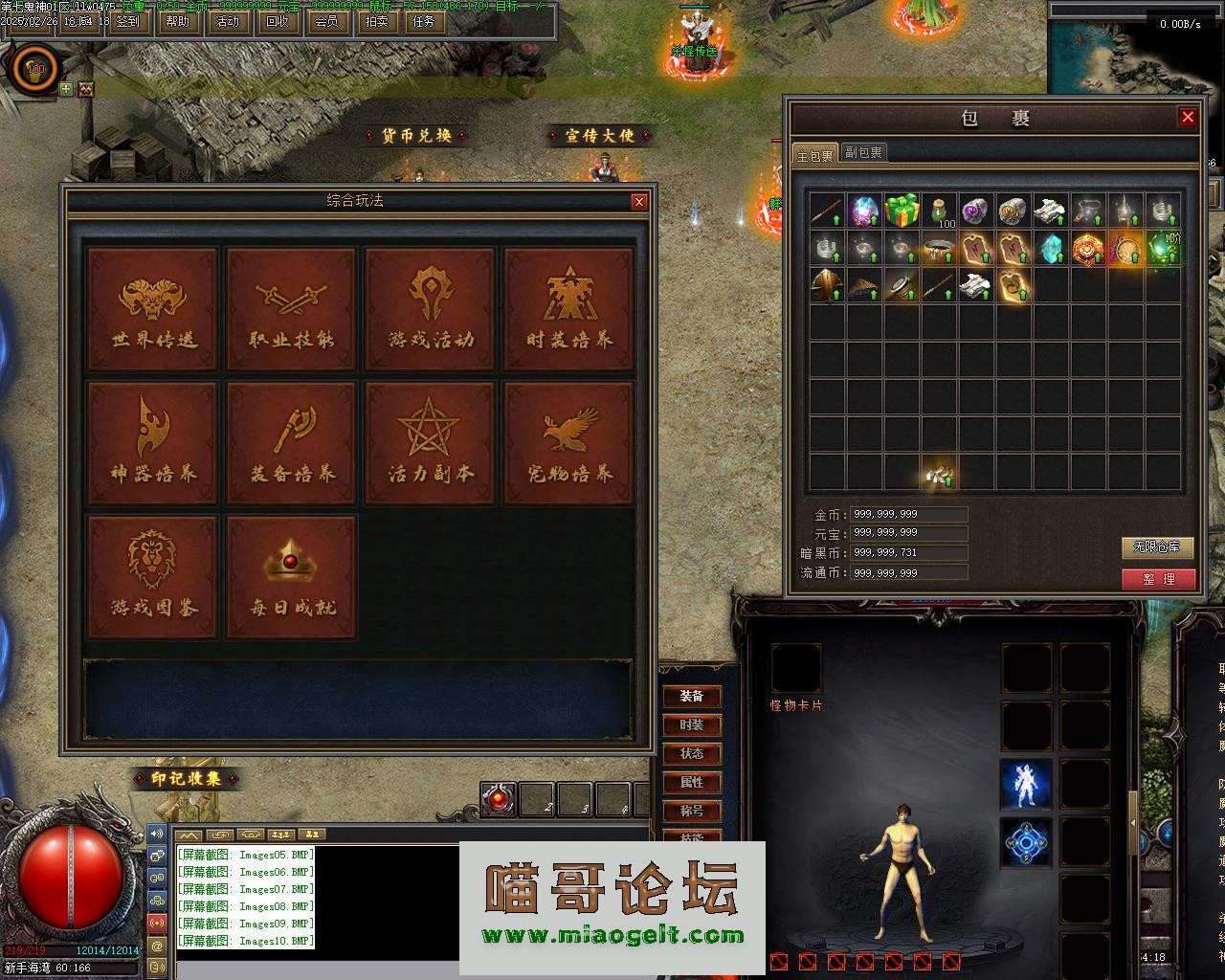The image size is (1225, 980).
Task: Open the 回收 recycle menu
Action: [x=277, y=21]
